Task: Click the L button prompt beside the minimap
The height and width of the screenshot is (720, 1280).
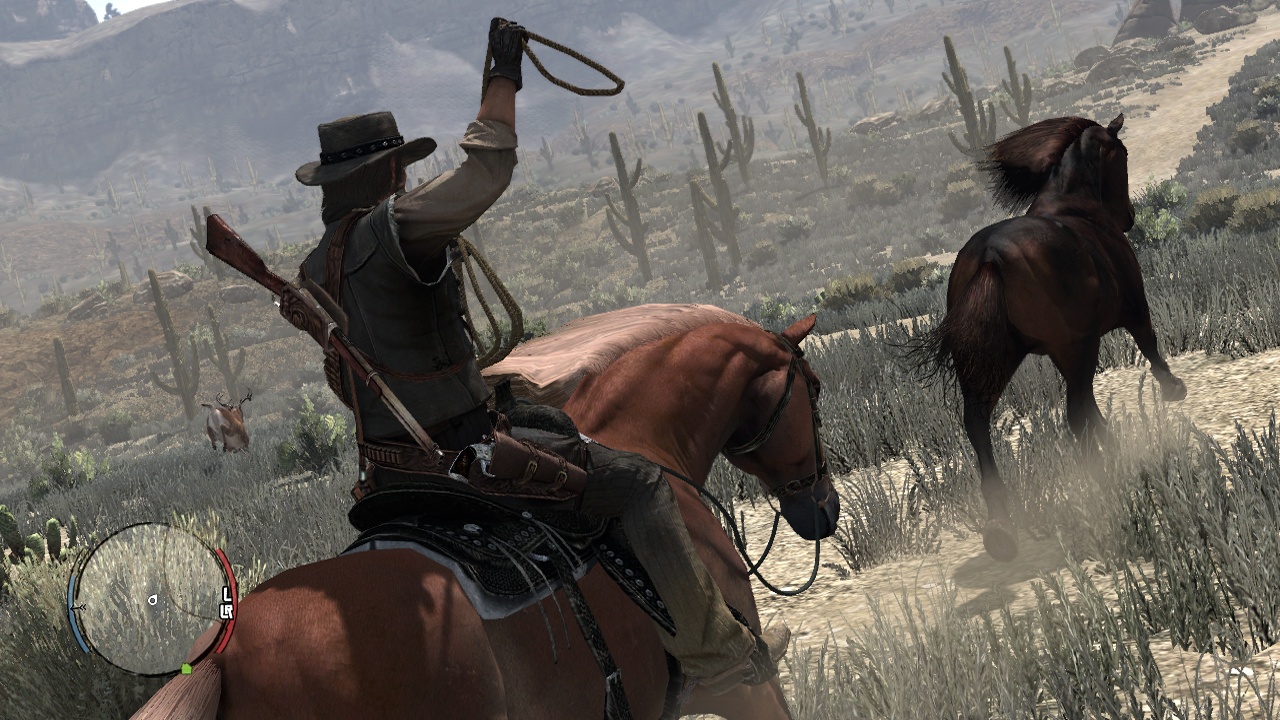Action: pos(226,592)
